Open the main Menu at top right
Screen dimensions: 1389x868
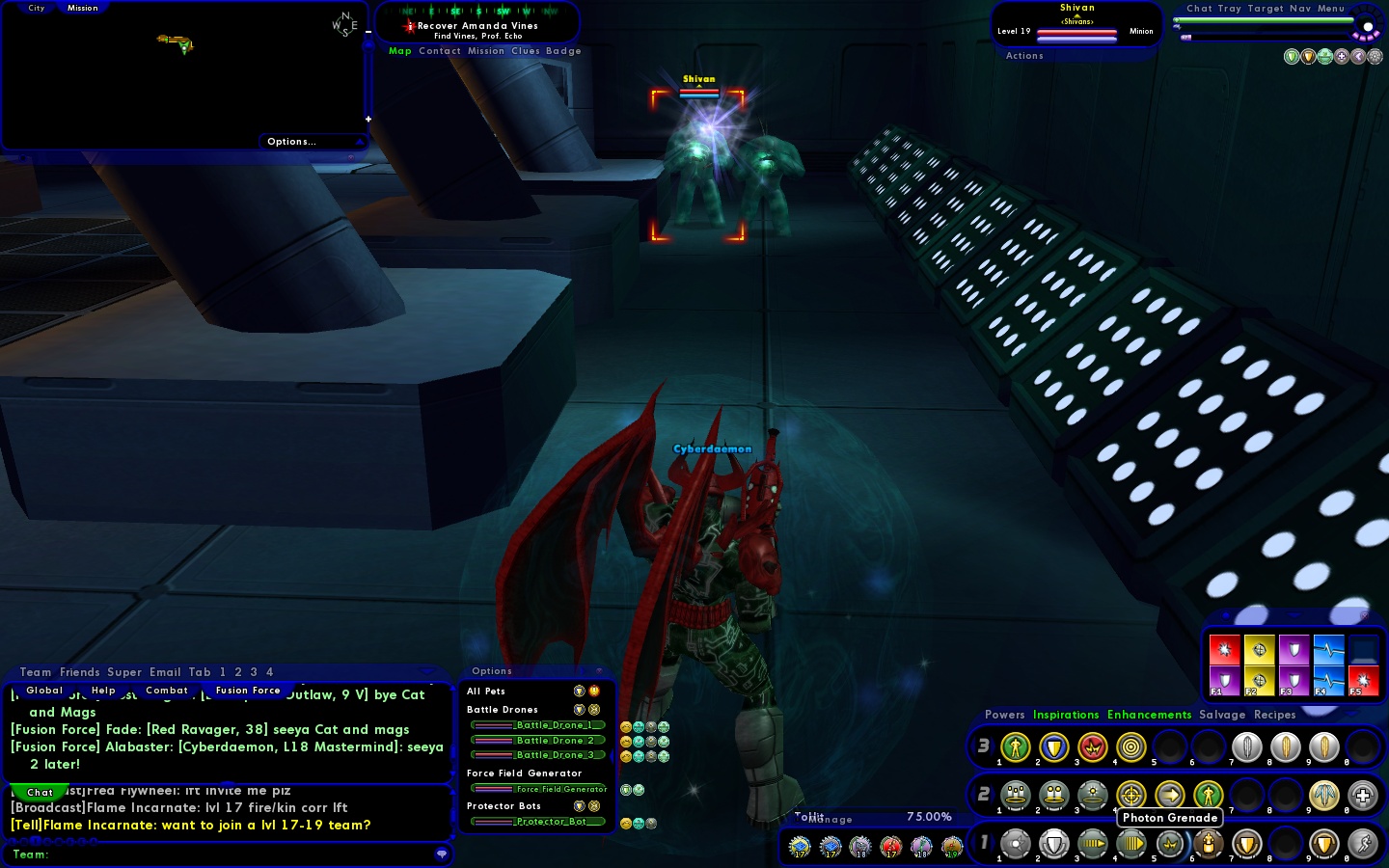click(x=1330, y=9)
